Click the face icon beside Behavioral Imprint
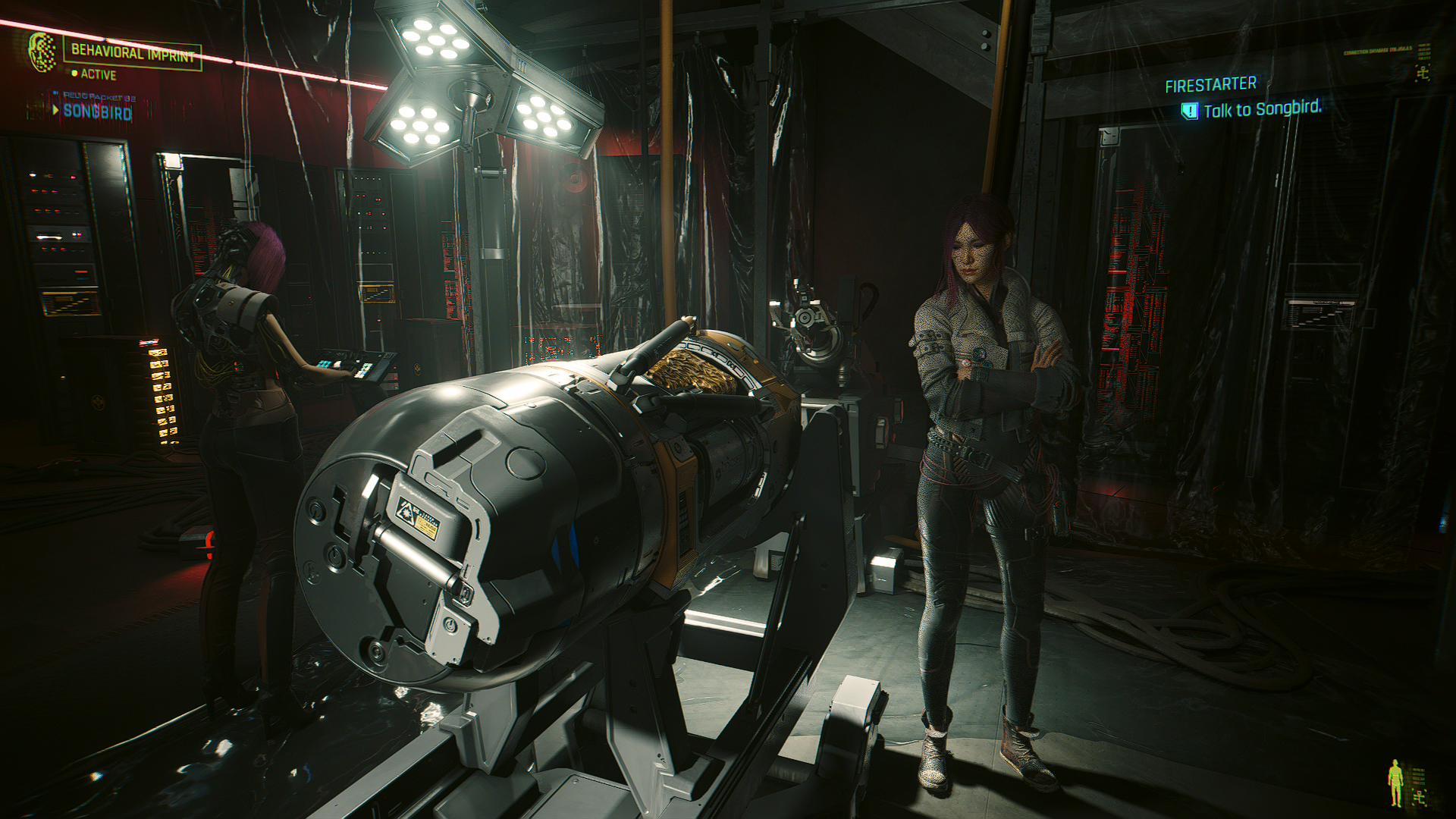The height and width of the screenshot is (819, 1456). [x=42, y=52]
